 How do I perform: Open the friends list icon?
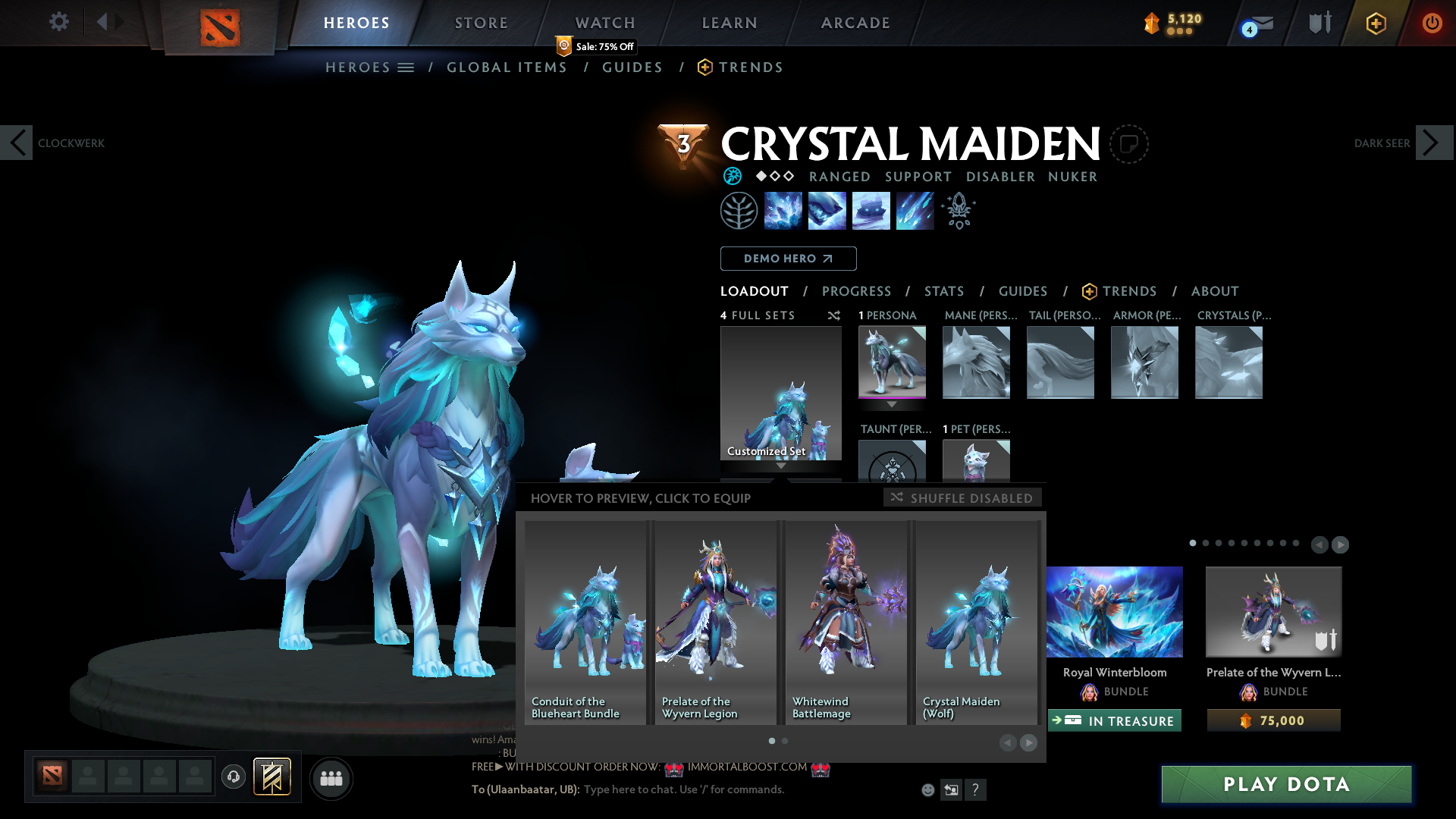coord(331,777)
